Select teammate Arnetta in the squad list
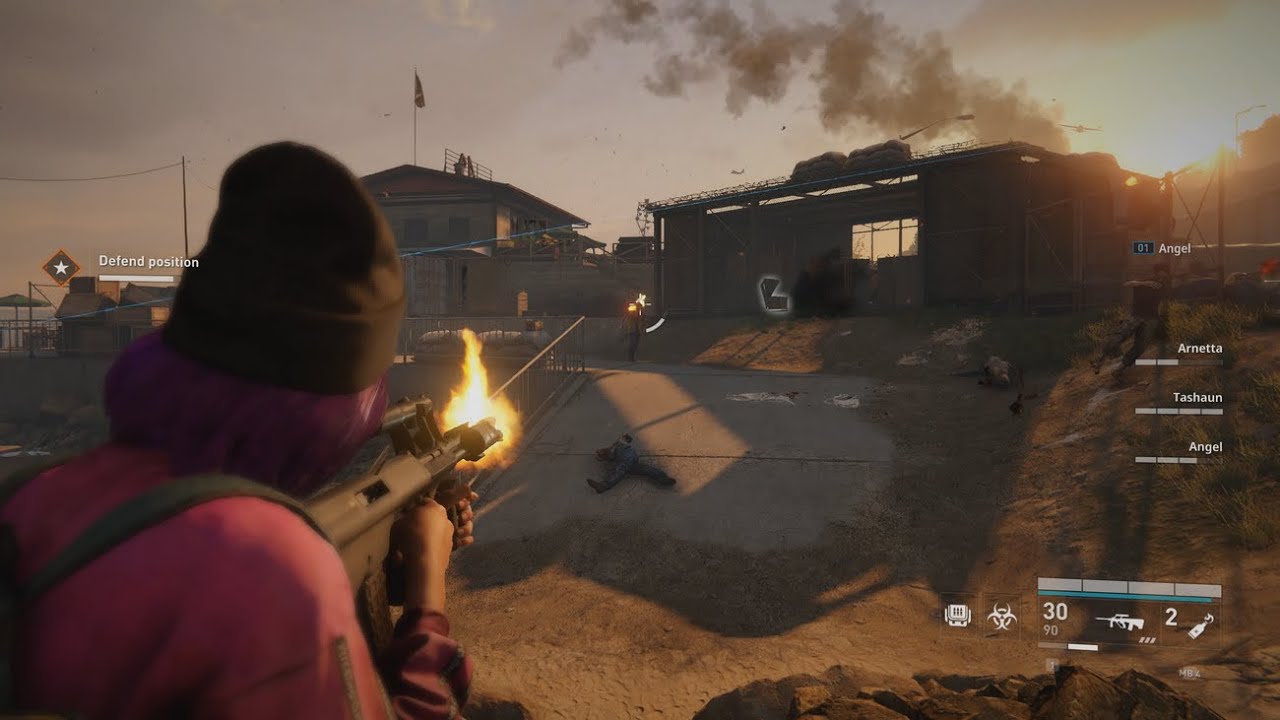The width and height of the screenshot is (1280, 720). click(x=1199, y=349)
